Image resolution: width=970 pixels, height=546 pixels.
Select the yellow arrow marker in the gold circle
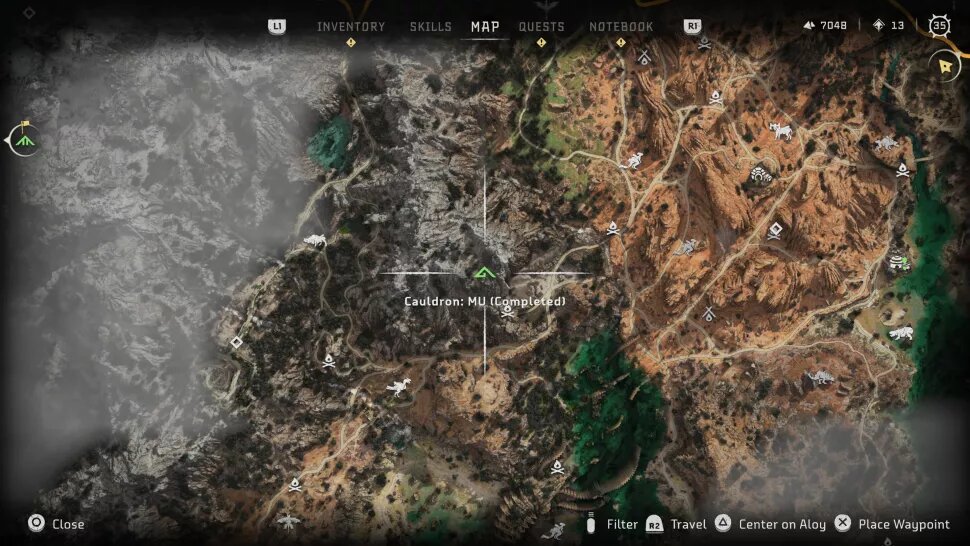tap(944, 65)
